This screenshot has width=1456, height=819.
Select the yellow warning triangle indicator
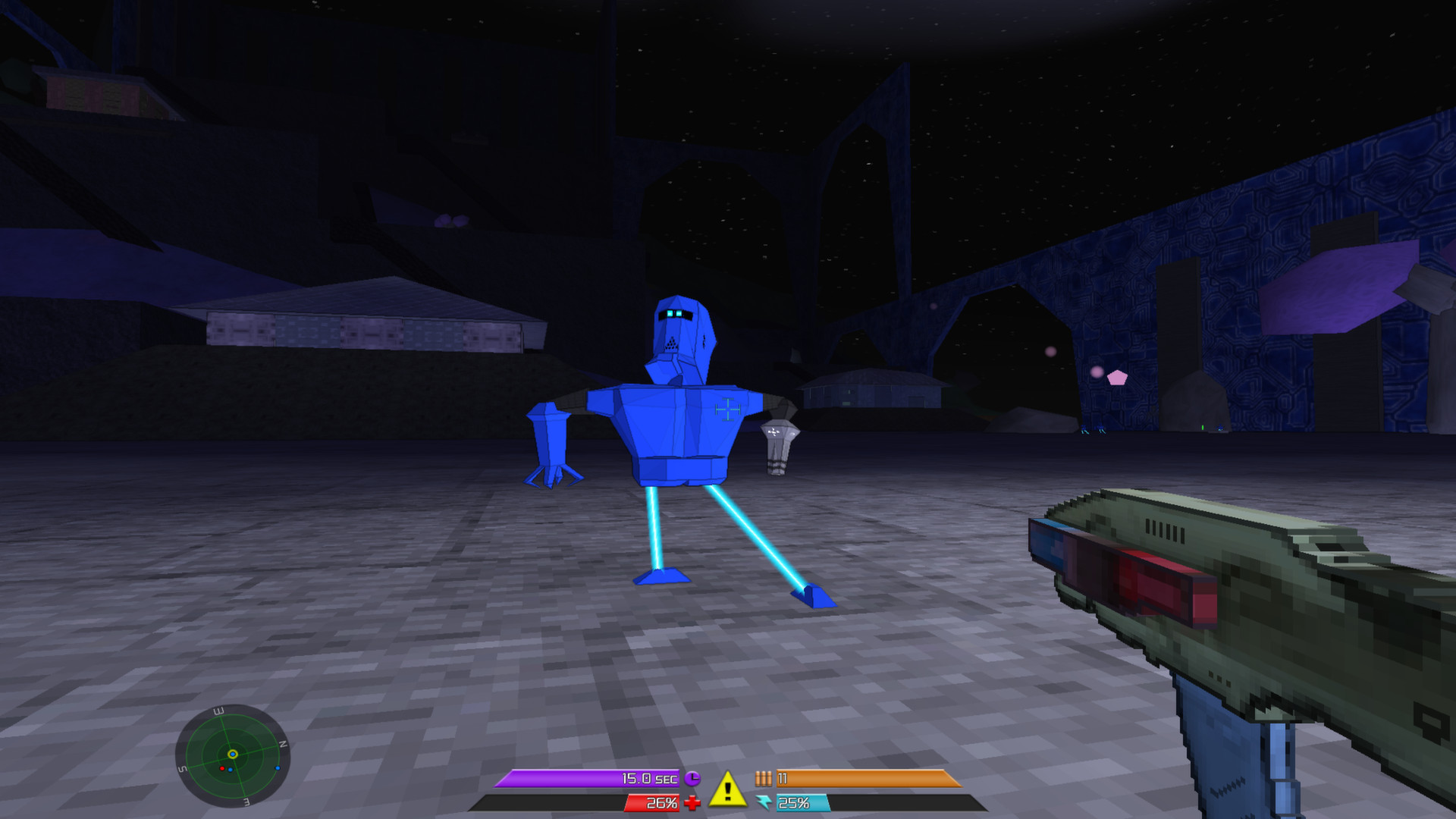[x=726, y=790]
